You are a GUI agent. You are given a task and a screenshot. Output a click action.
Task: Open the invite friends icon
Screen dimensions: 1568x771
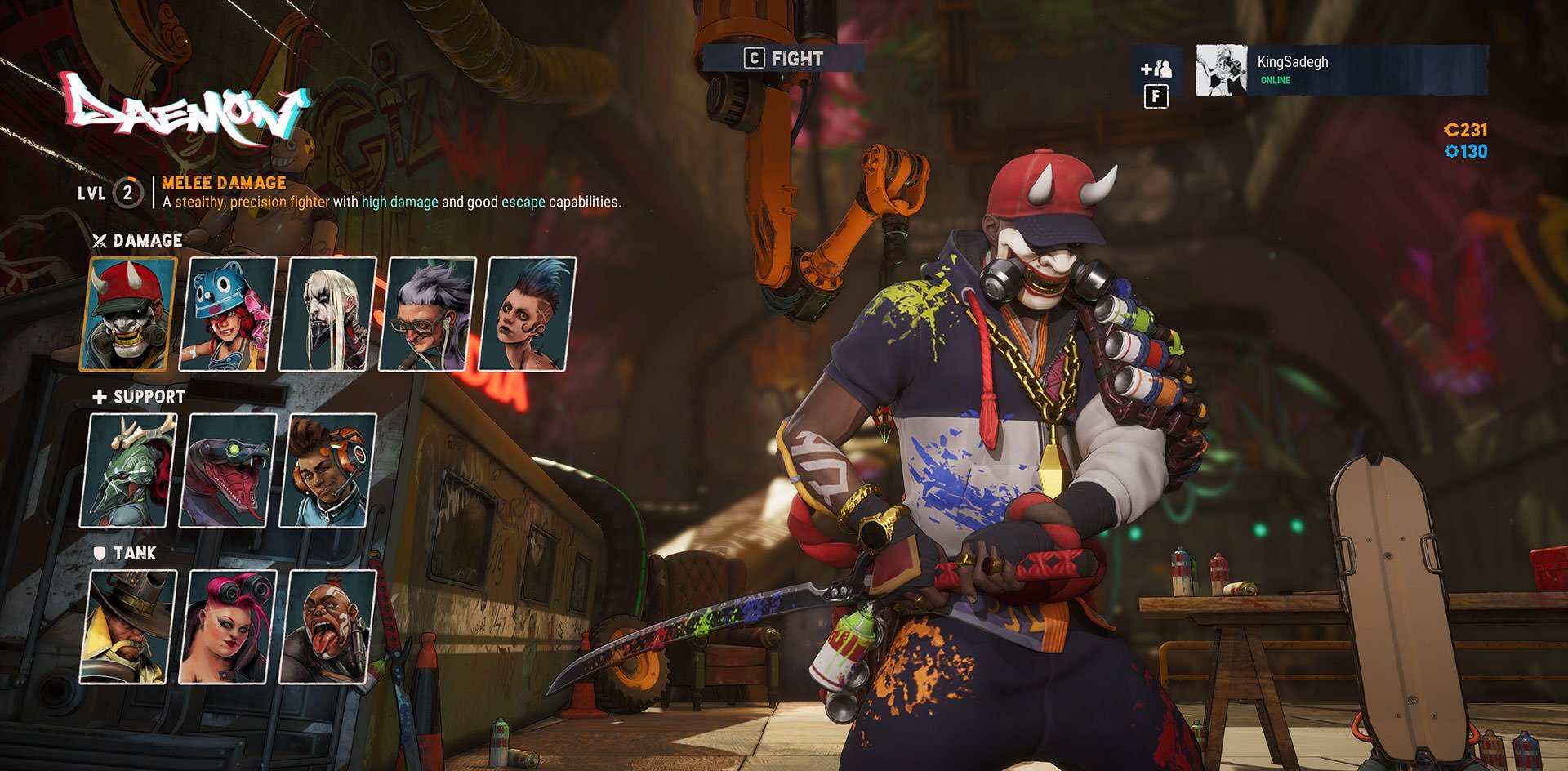(x=1156, y=70)
